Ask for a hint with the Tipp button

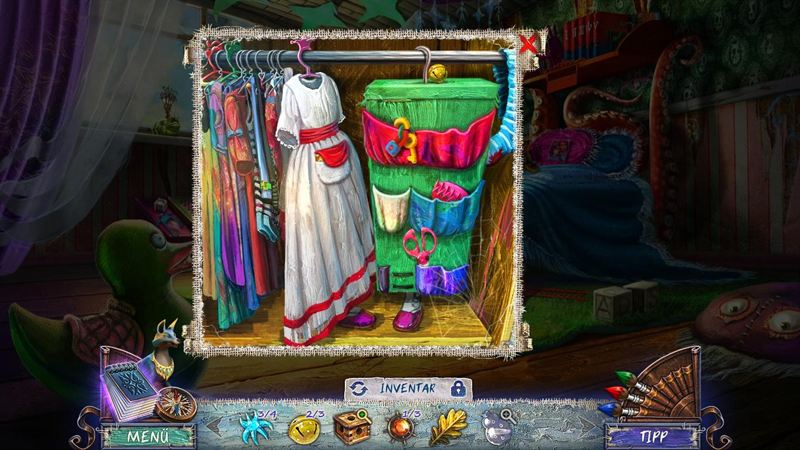click(x=651, y=437)
